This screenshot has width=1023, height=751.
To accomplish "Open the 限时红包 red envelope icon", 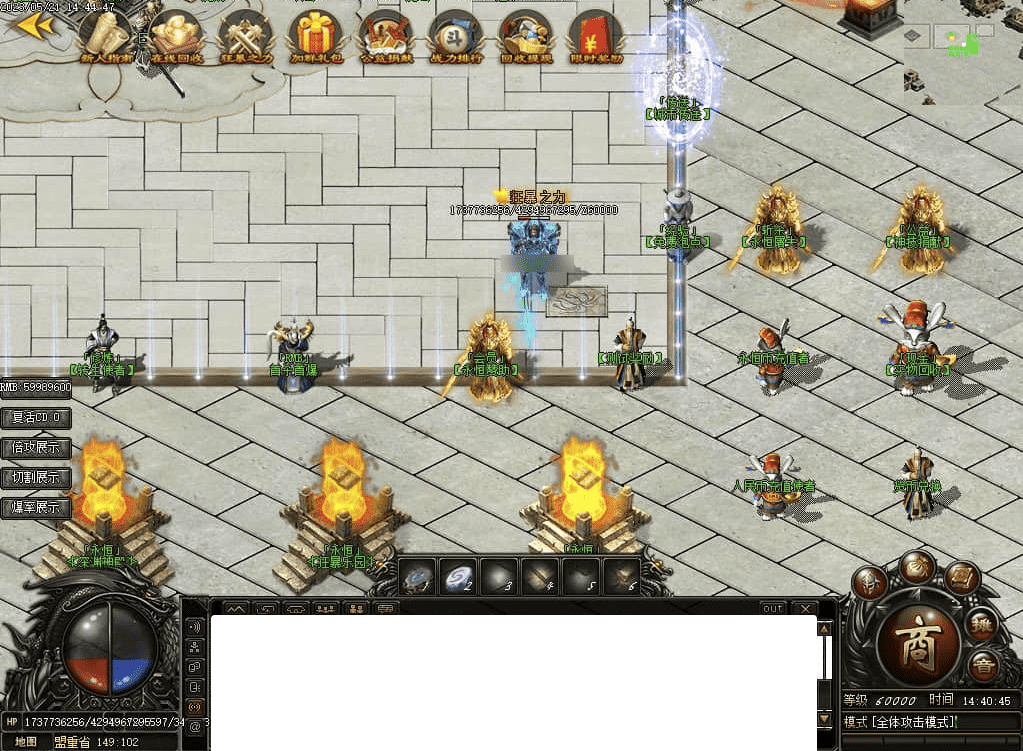I will (595, 36).
